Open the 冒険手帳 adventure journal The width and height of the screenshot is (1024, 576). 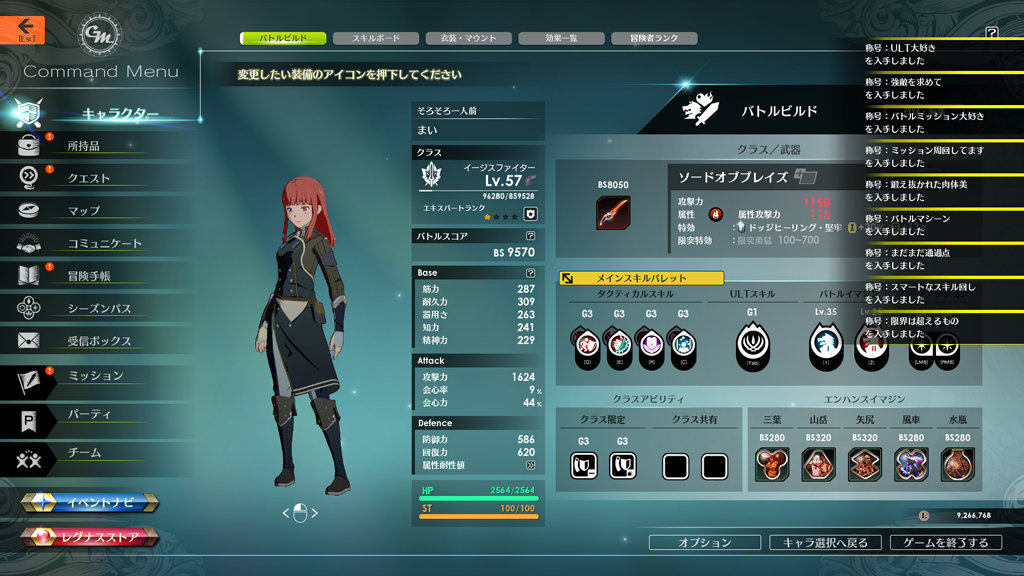pos(89,276)
